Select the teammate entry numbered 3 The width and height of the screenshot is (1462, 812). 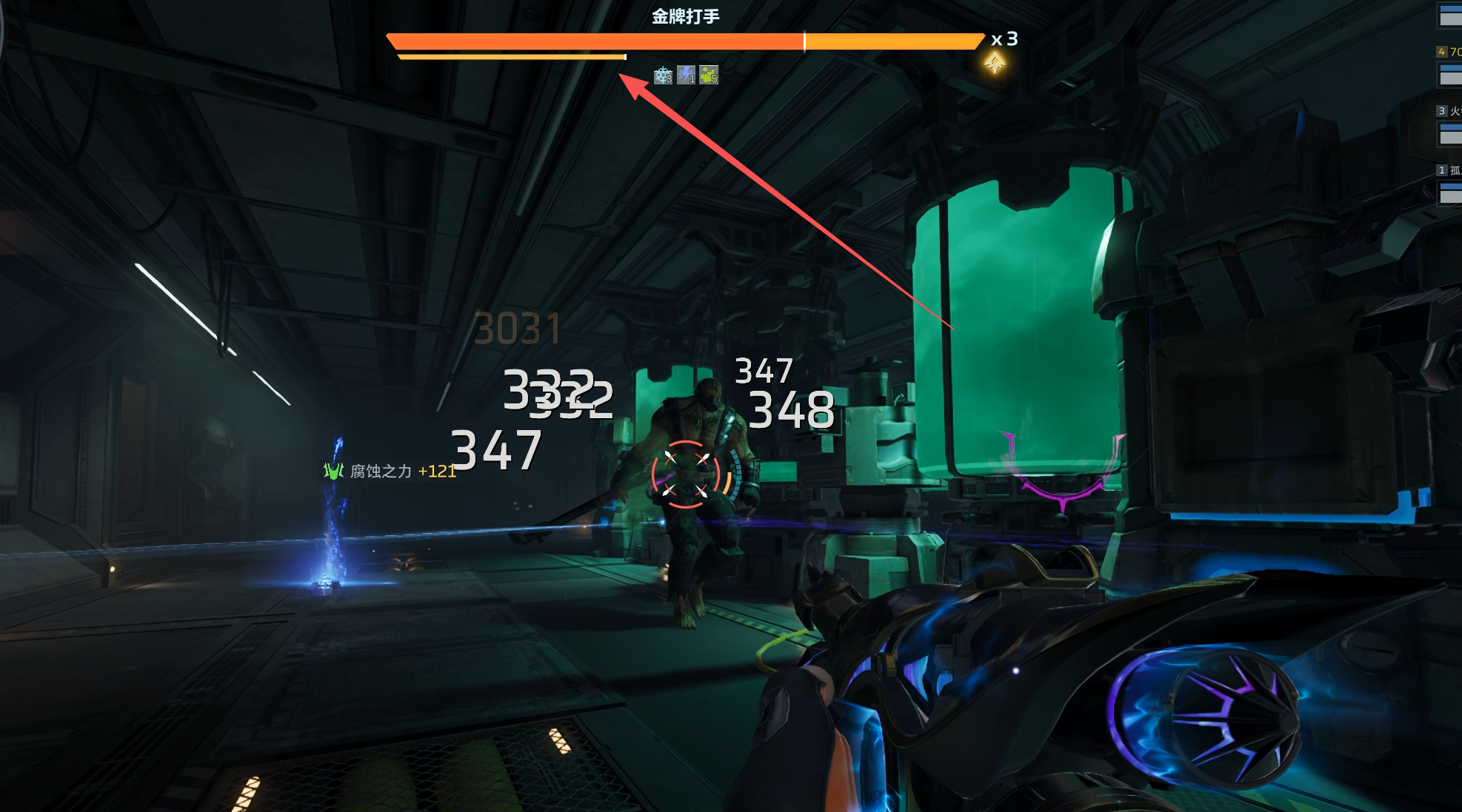(1449, 124)
